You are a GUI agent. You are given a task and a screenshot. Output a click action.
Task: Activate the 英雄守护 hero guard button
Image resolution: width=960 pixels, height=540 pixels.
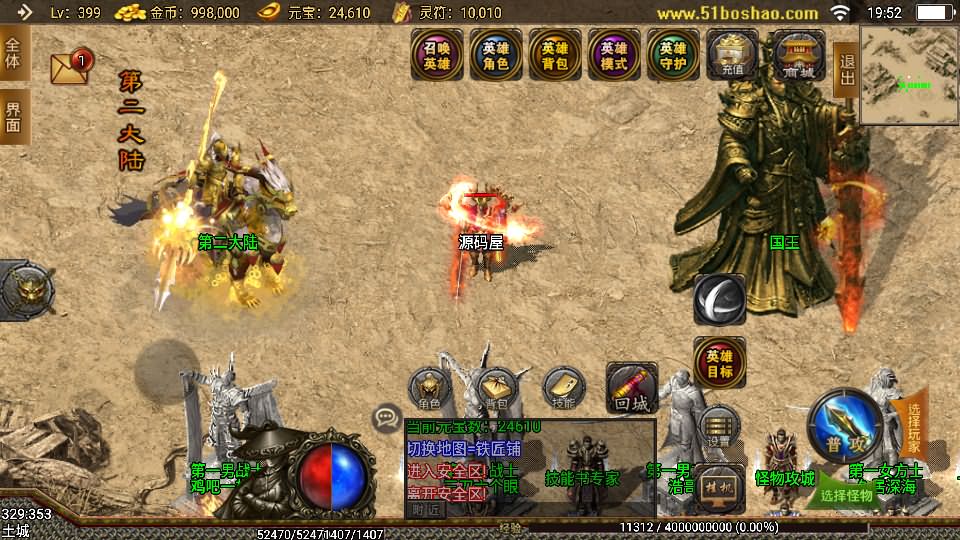673,56
